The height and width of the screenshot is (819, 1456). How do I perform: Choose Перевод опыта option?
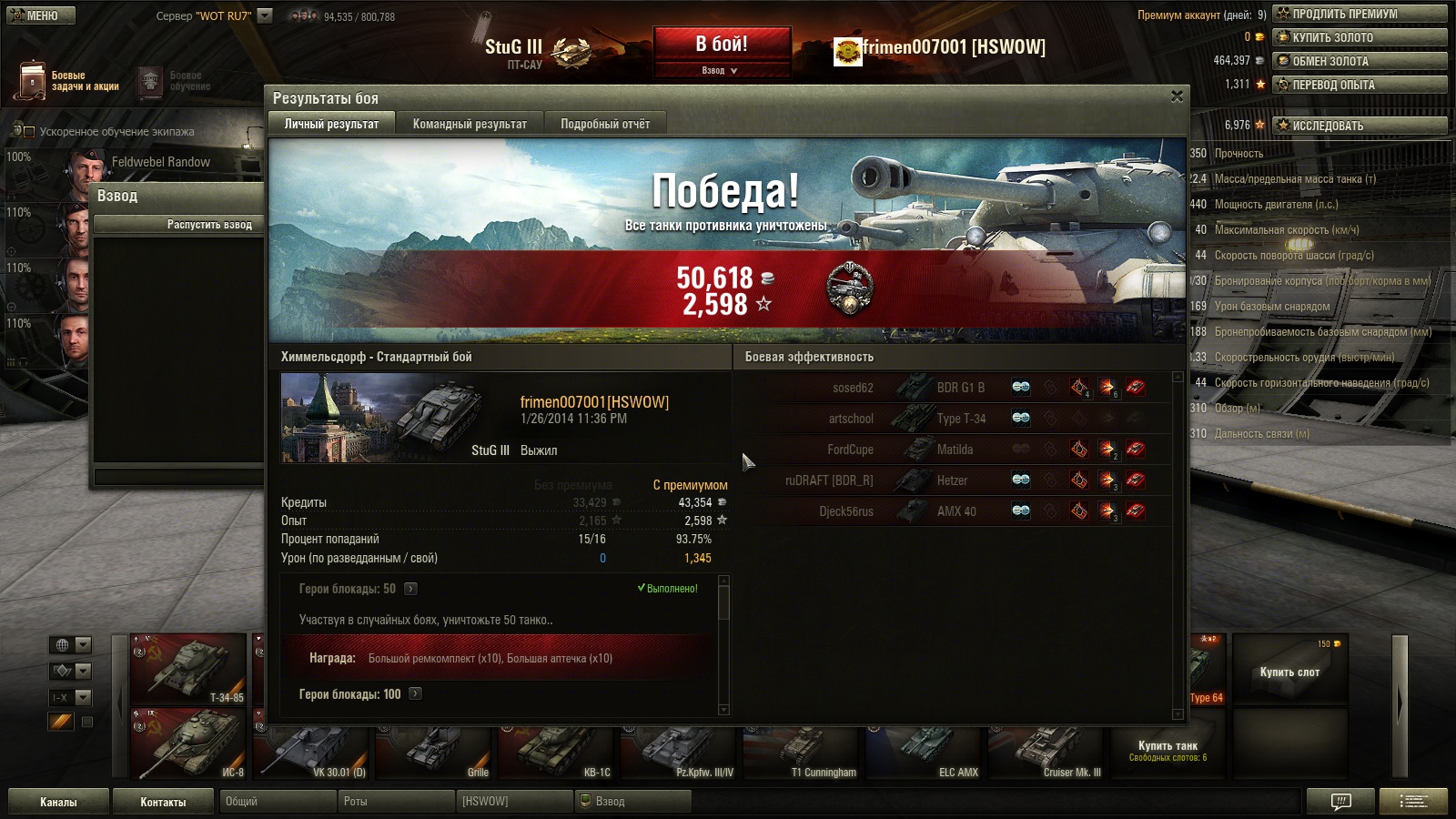click(x=1360, y=85)
